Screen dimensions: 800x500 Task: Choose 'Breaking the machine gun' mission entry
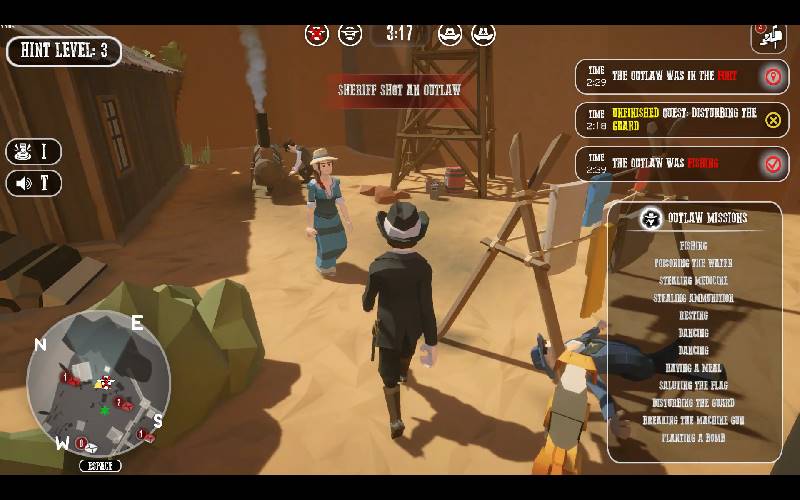coord(694,420)
